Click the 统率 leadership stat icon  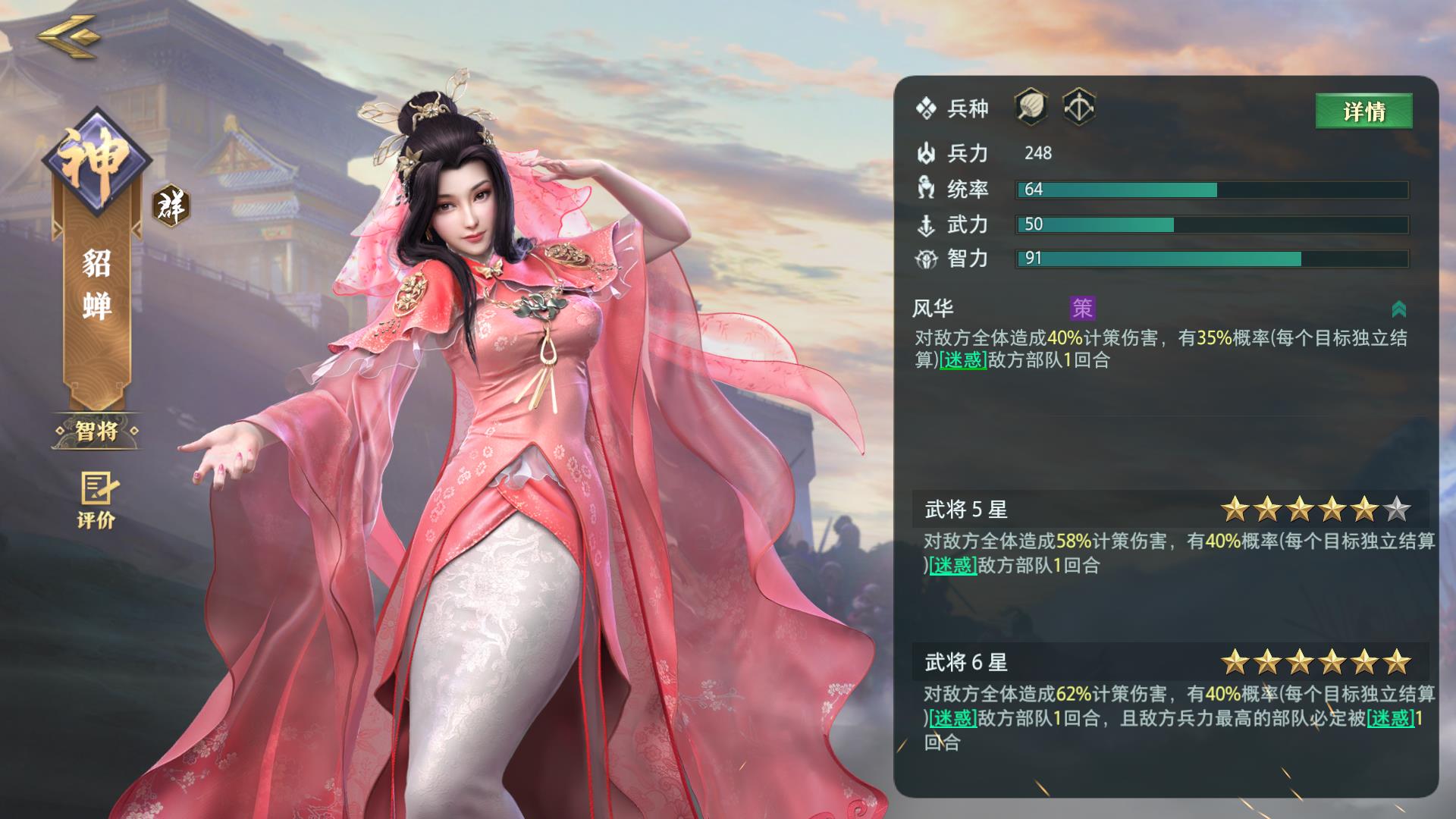(x=927, y=189)
